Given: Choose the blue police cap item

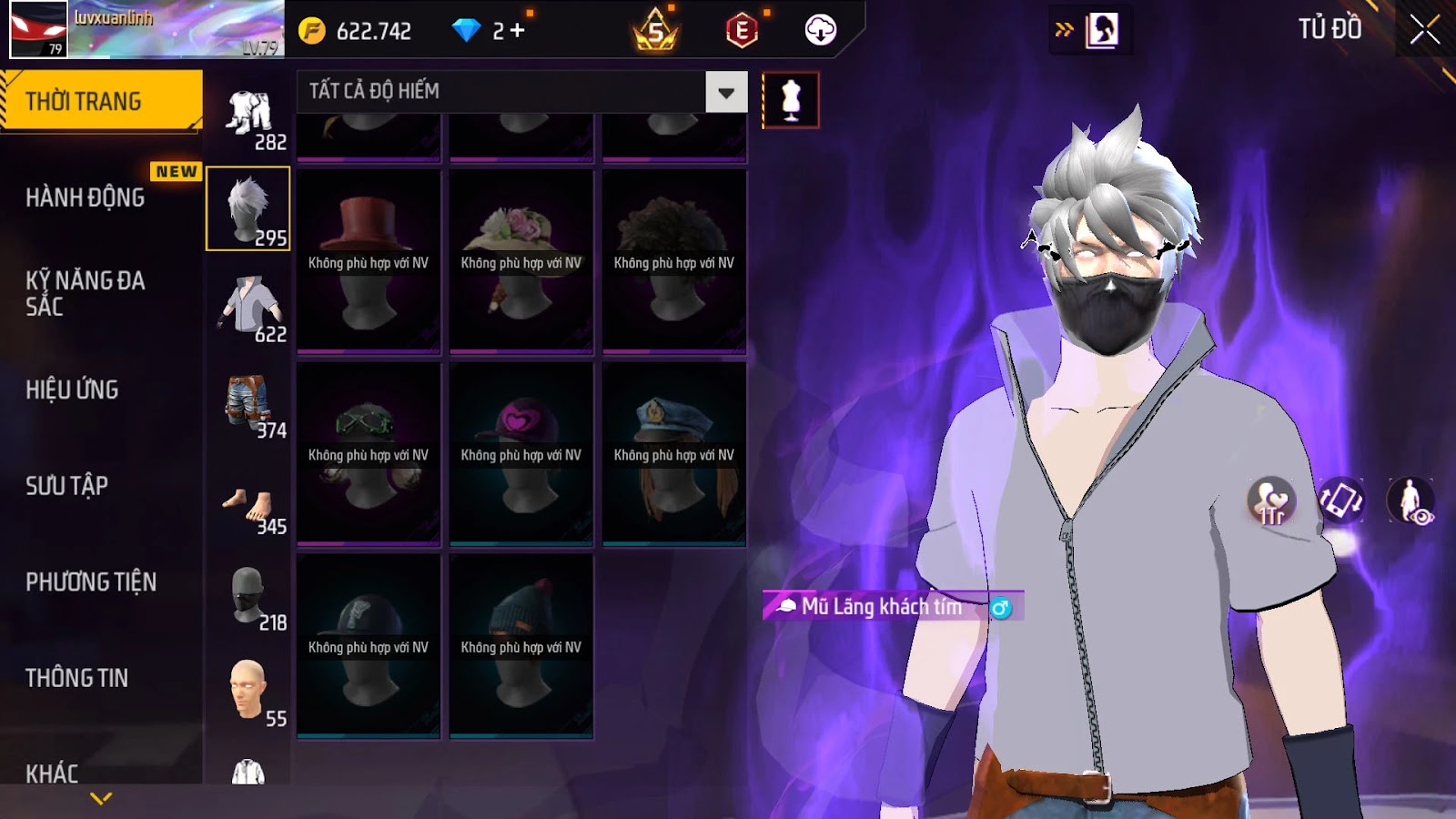Looking at the screenshot, I should tap(673, 453).
